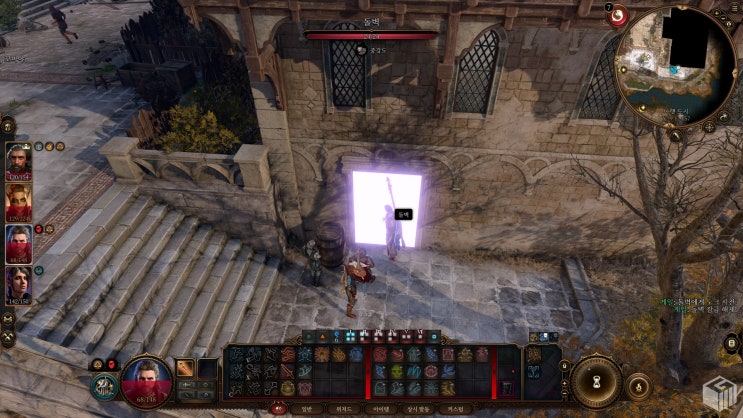743x418 pixels.
Task: Select the bearded top party portrait
Action: [19, 160]
